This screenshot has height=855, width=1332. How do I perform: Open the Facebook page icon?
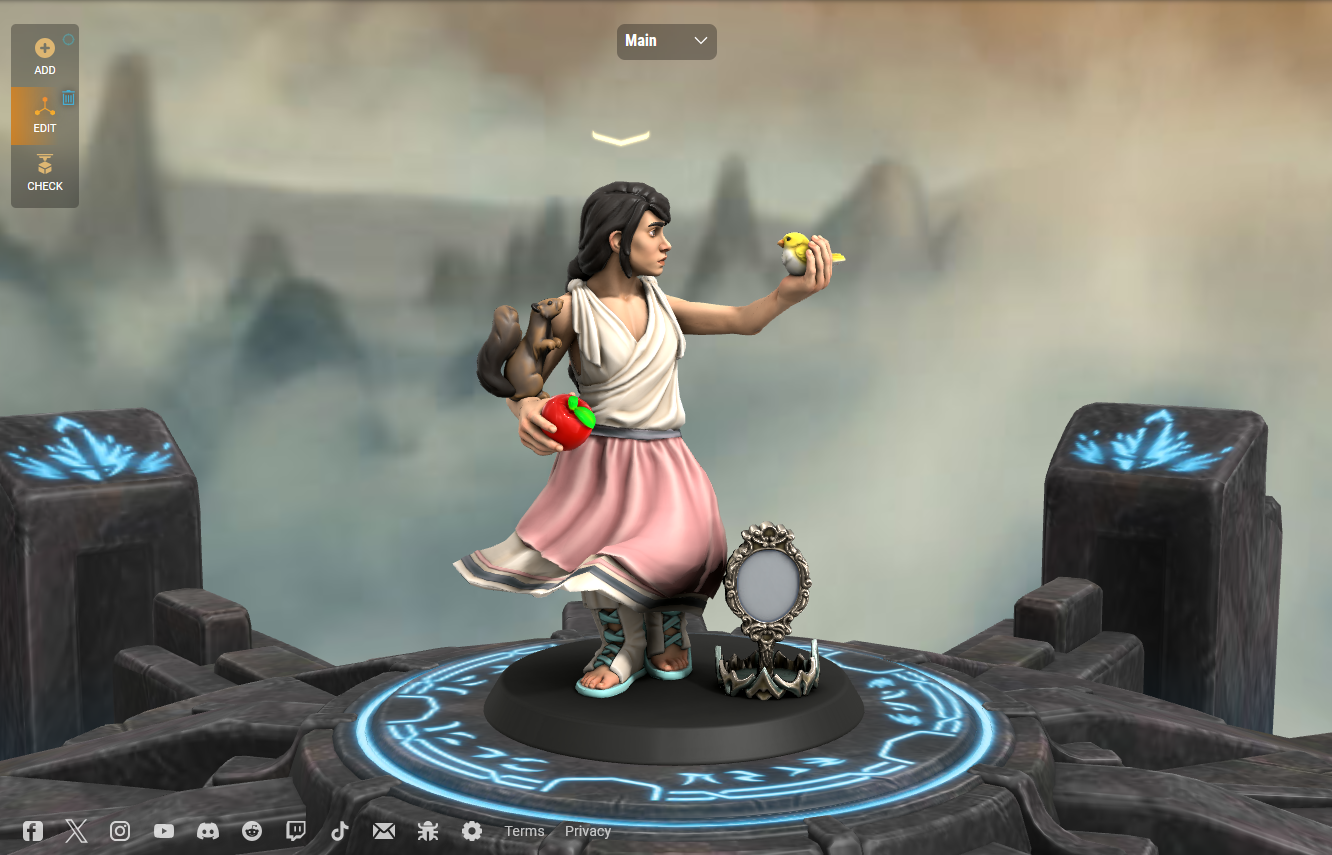coord(31,831)
